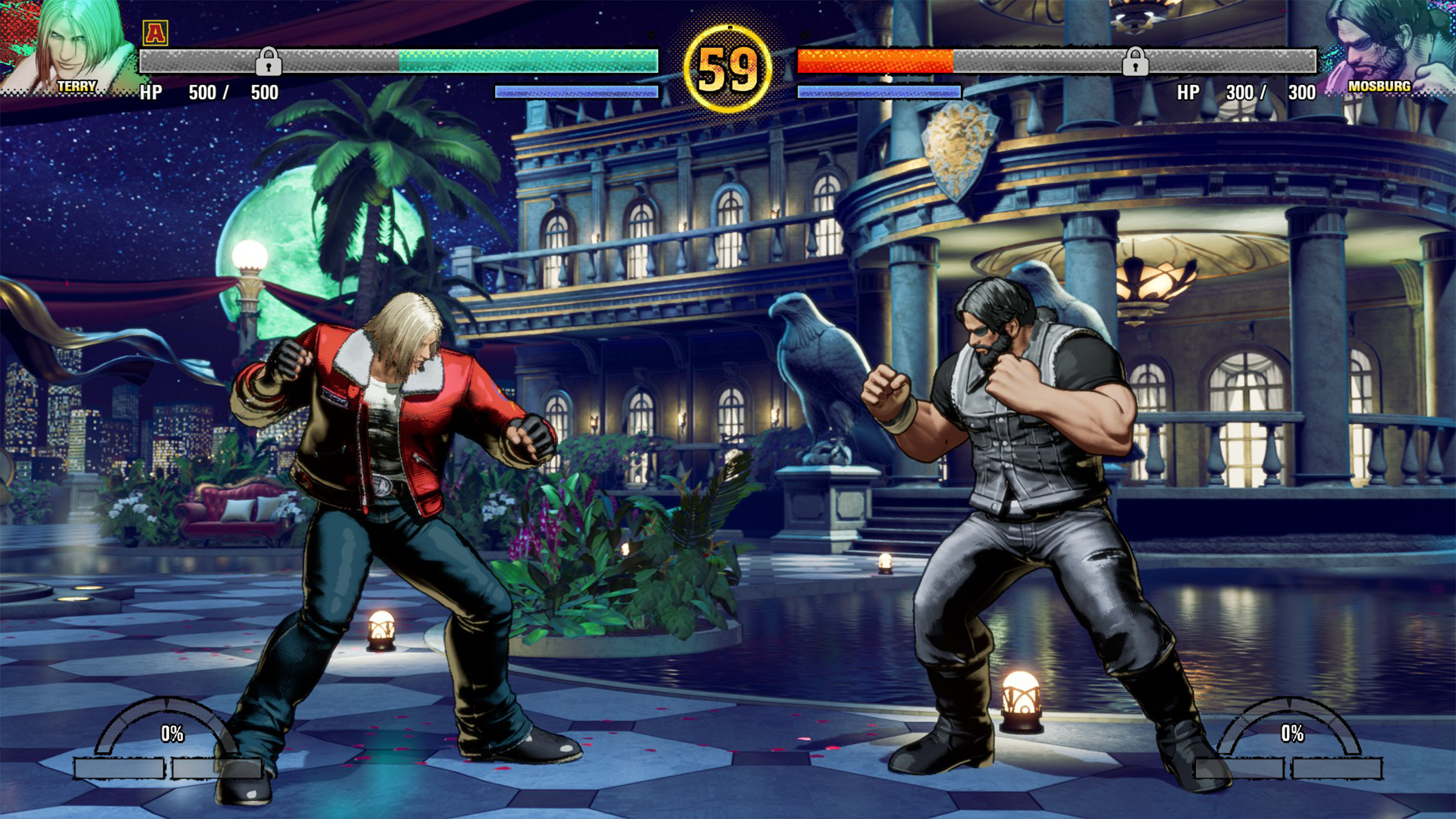The width and height of the screenshot is (1456, 819).
Task: Click the padlock on Terry's health bar
Action: pyautogui.click(x=268, y=61)
